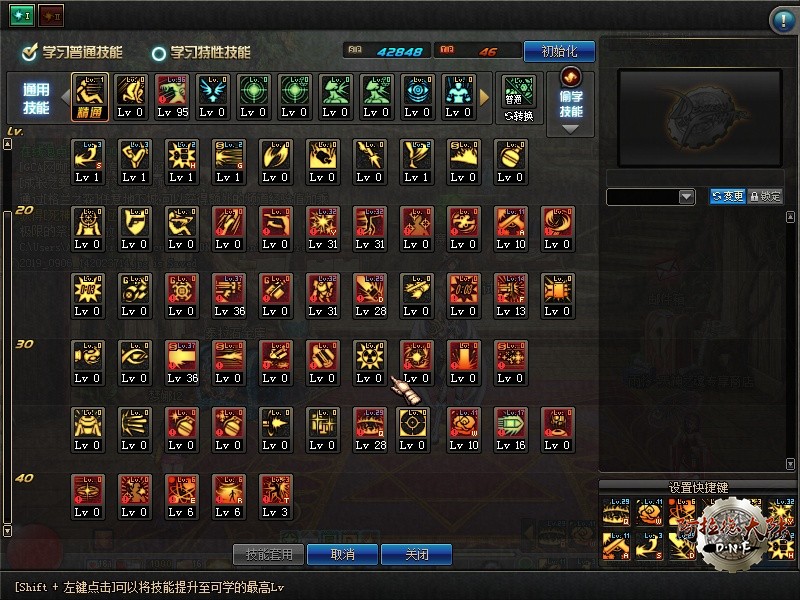Choose the skill icon at Lv 16
Image resolution: width=800 pixels, height=600 pixels.
click(x=509, y=429)
